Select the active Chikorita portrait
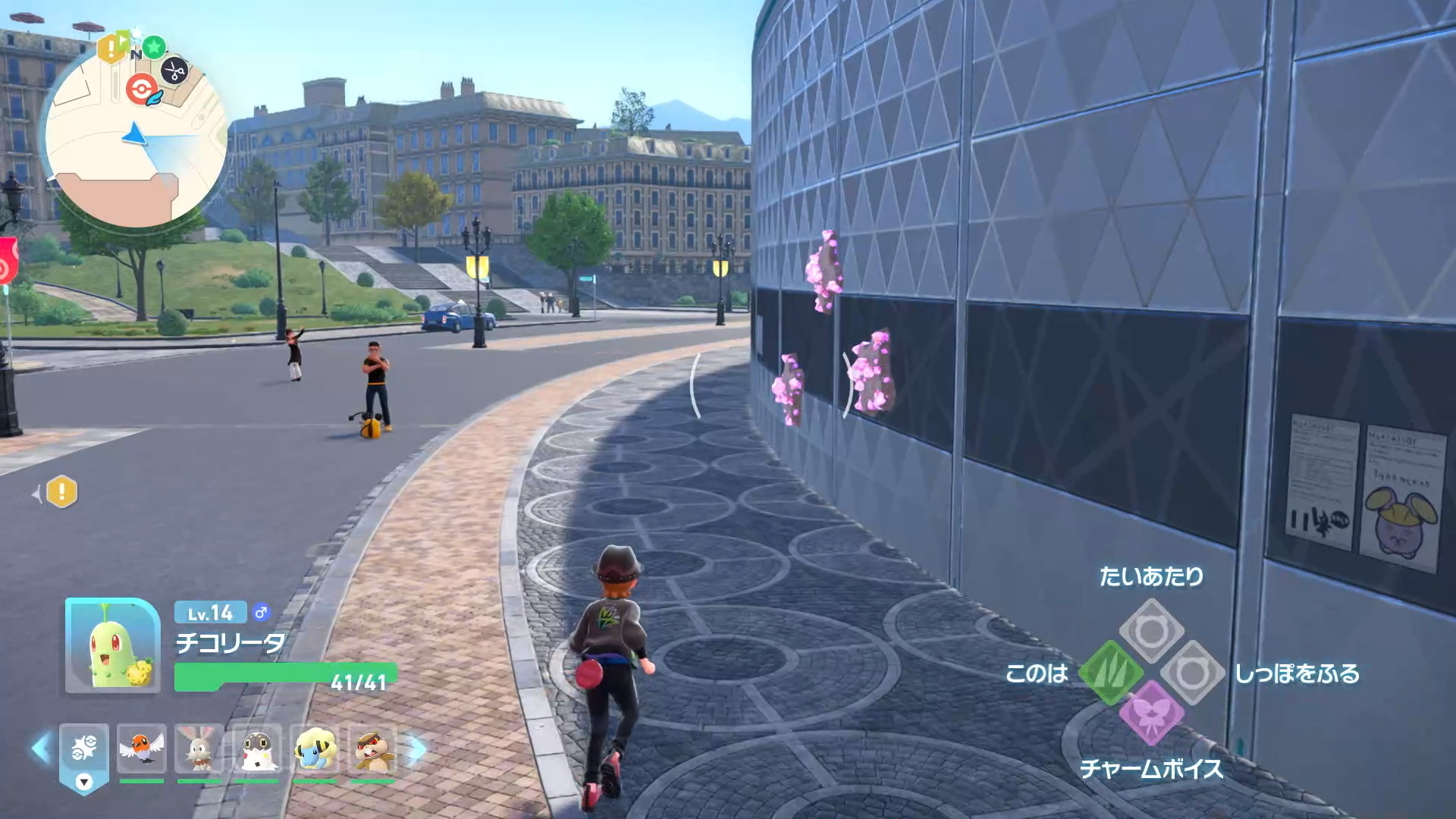This screenshot has height=819, width=1456. tap(113, 645)
